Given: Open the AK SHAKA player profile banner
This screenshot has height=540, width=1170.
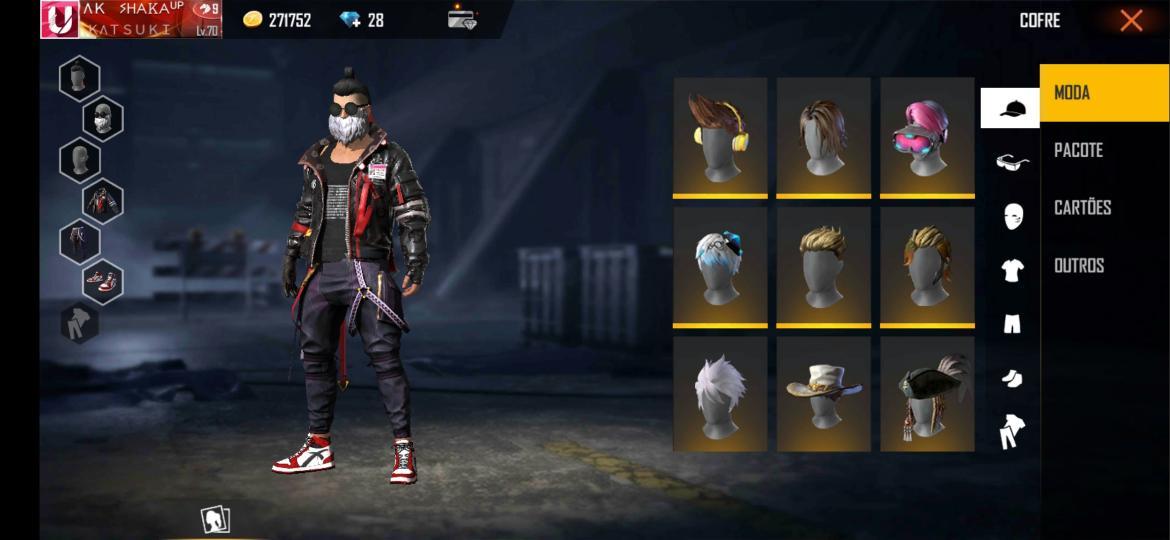Looking at the screenshot, I should click(131, 20).
